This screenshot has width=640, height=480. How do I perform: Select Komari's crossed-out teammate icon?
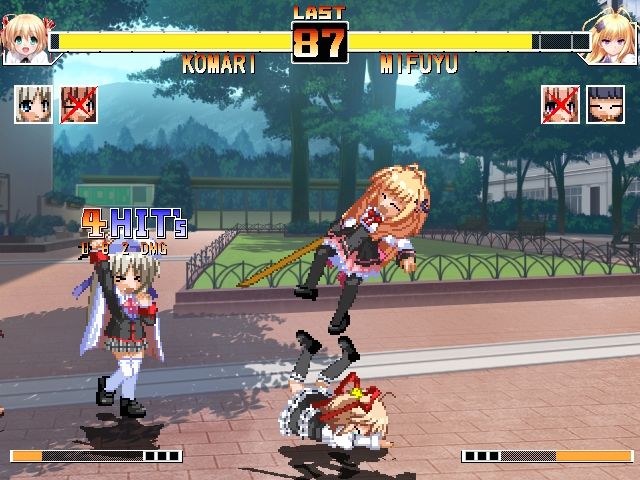tap(79, 104)
